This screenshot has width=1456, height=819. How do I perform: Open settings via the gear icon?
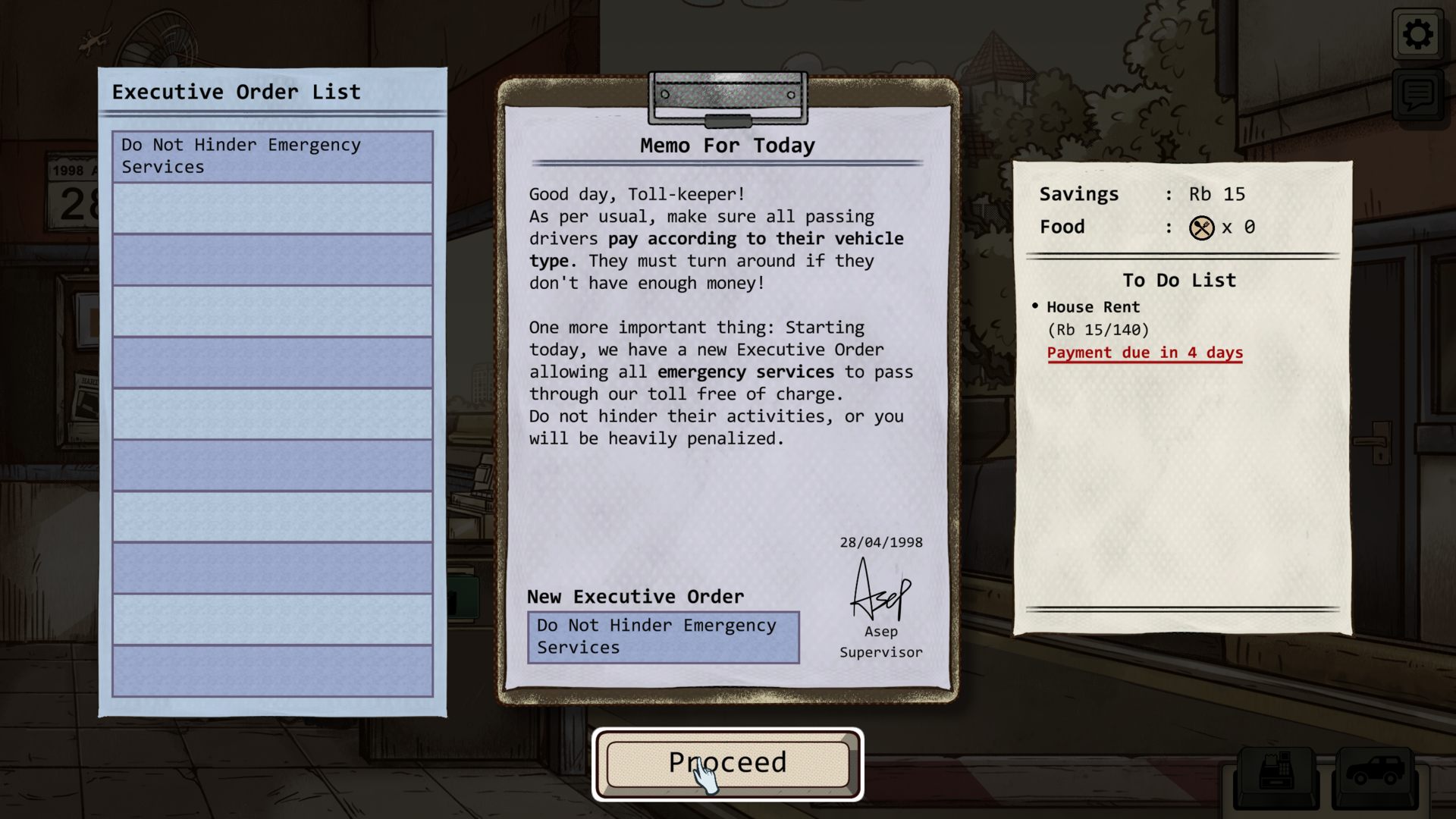coord(1417,34)
